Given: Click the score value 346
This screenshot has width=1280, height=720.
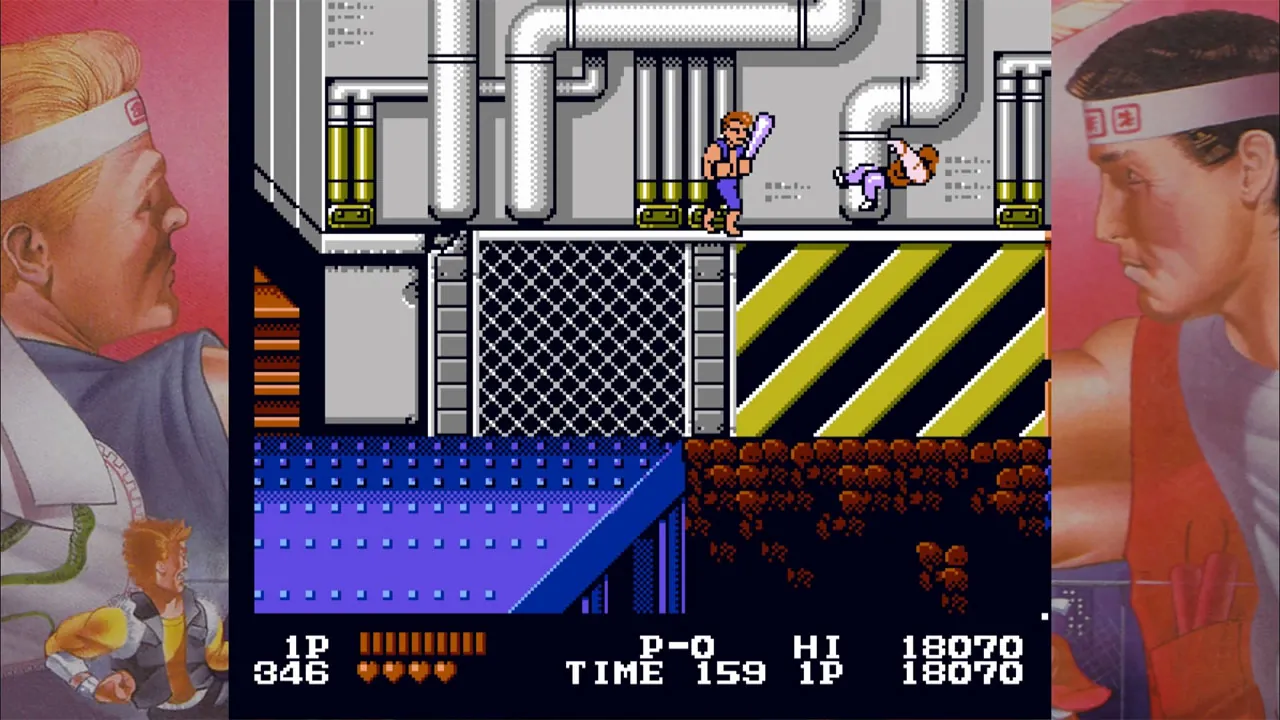Looking at the screenshot, I should tap(290, 675).
